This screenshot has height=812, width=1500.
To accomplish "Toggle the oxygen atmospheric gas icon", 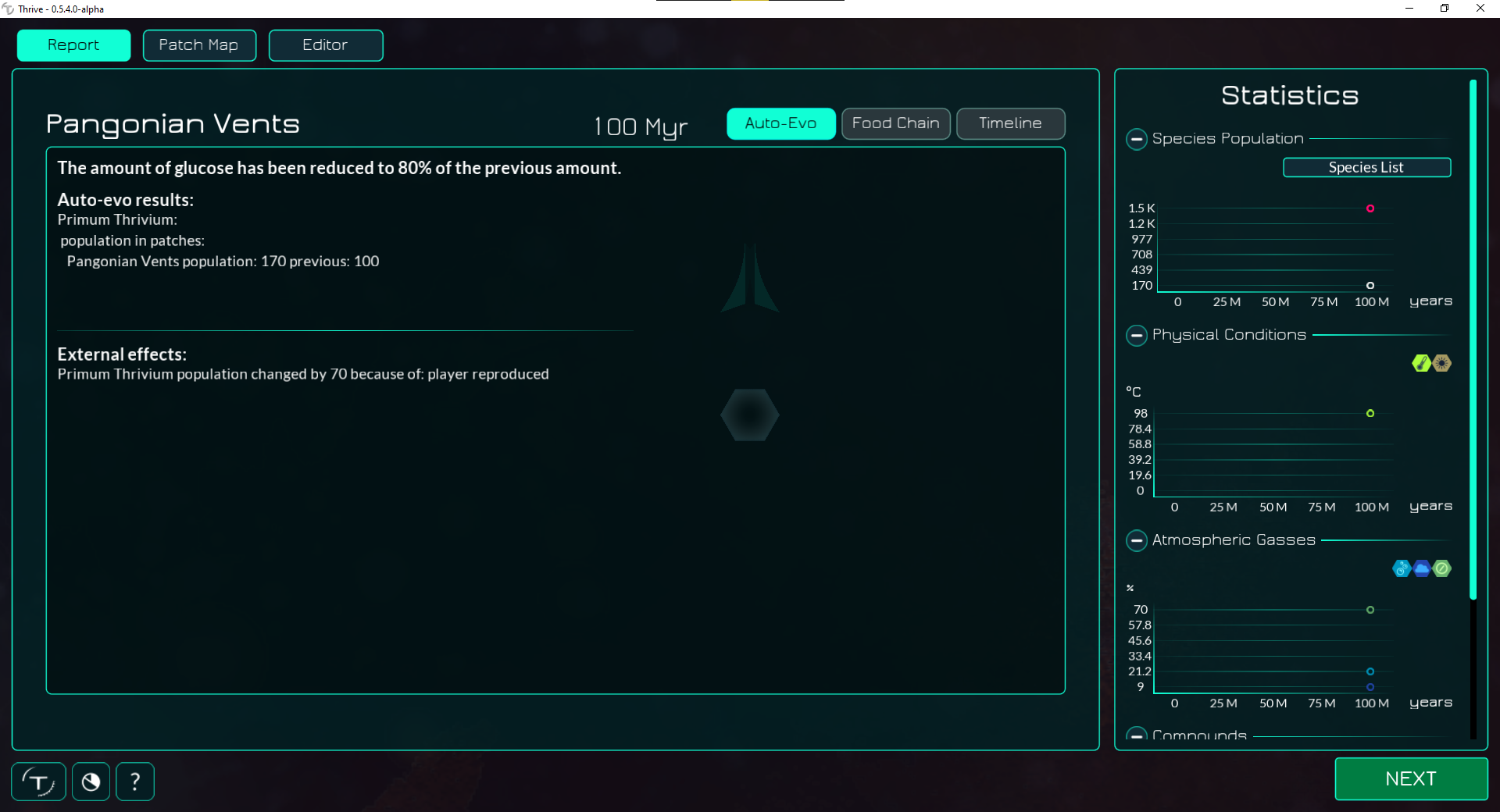I will tap(1400, 569).
